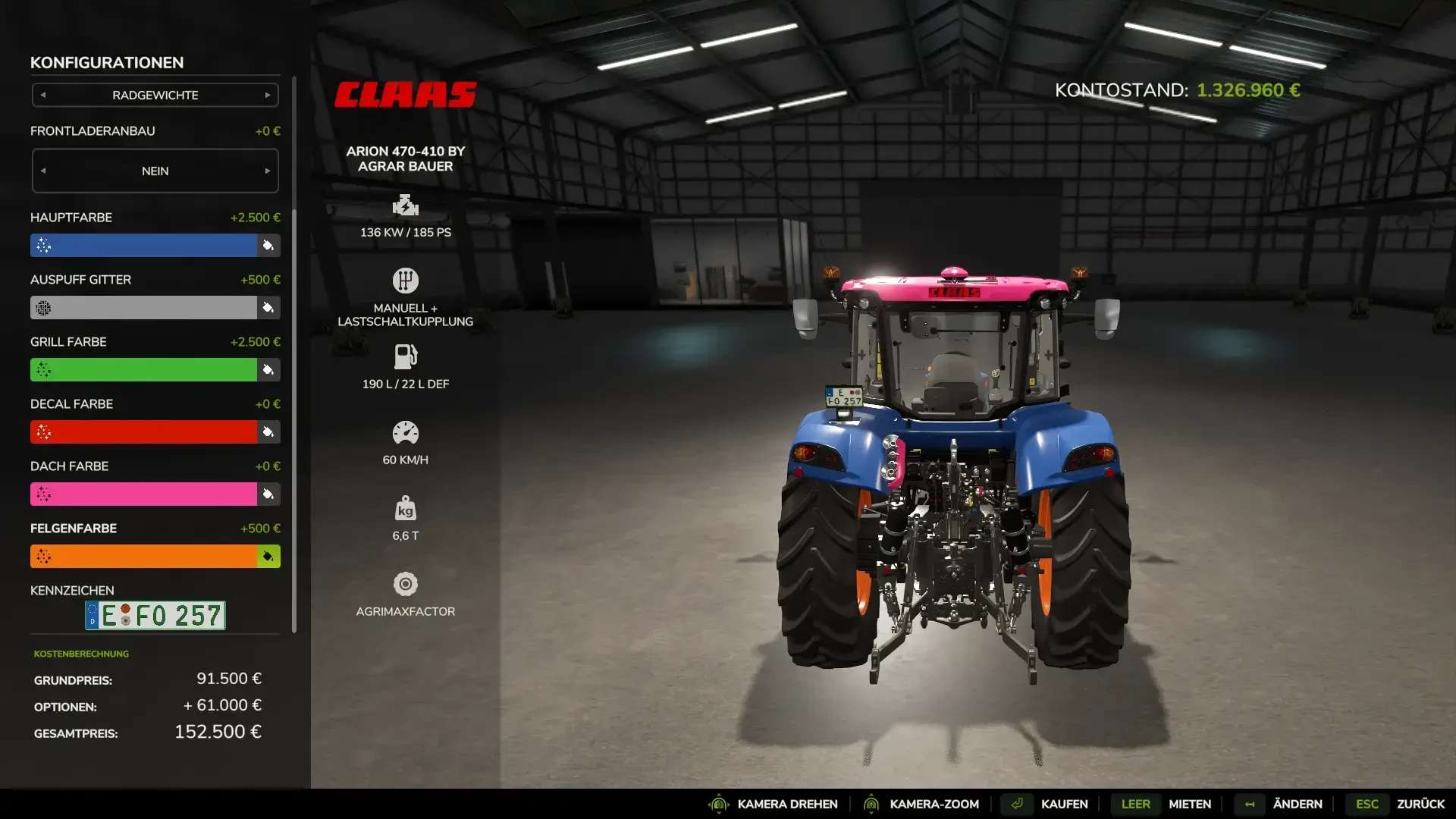Buy the tractor with Kaufen
1456x819 pixels.
1064,804
